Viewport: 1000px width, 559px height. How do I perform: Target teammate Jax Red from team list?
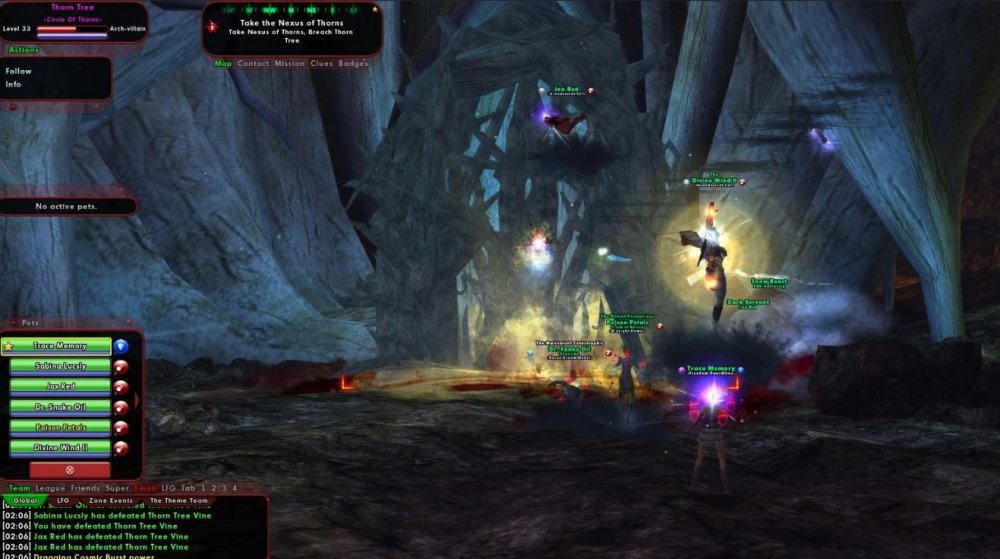tap(60, 386)
